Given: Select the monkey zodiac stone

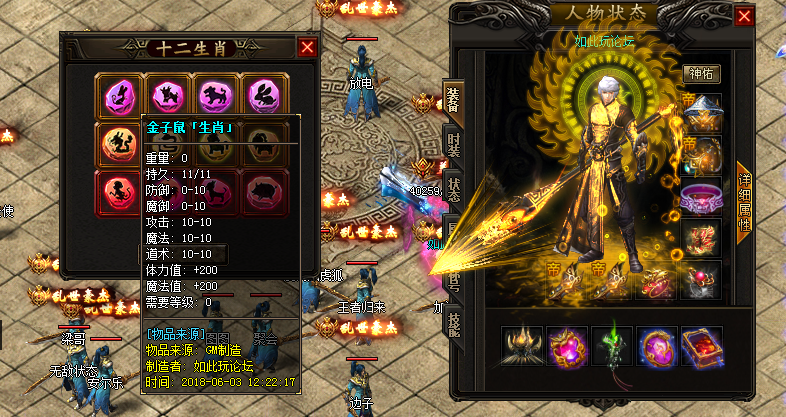Looking at the screenshot, I should pyautogui.click(x=119, y=188).
